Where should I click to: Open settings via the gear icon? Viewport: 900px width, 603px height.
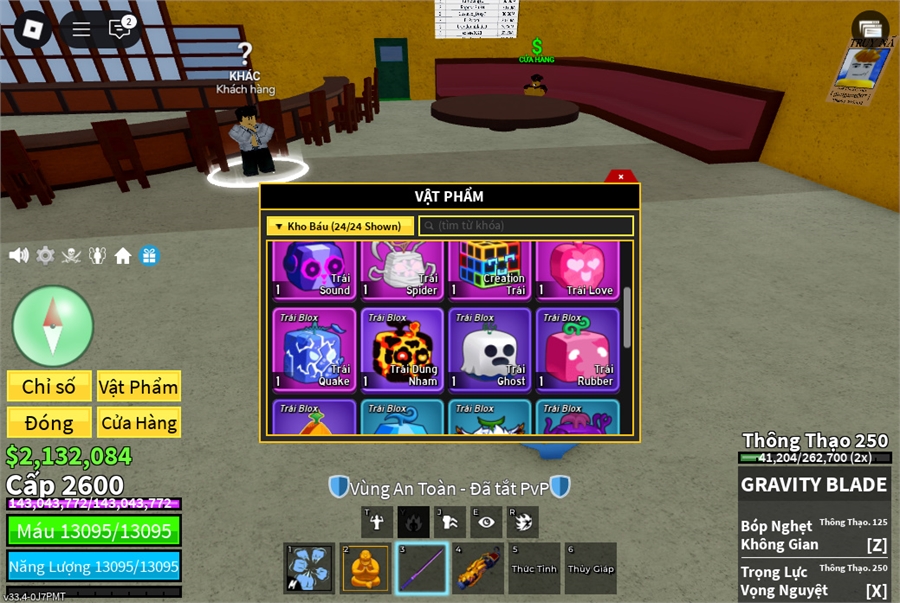[45, 255]
